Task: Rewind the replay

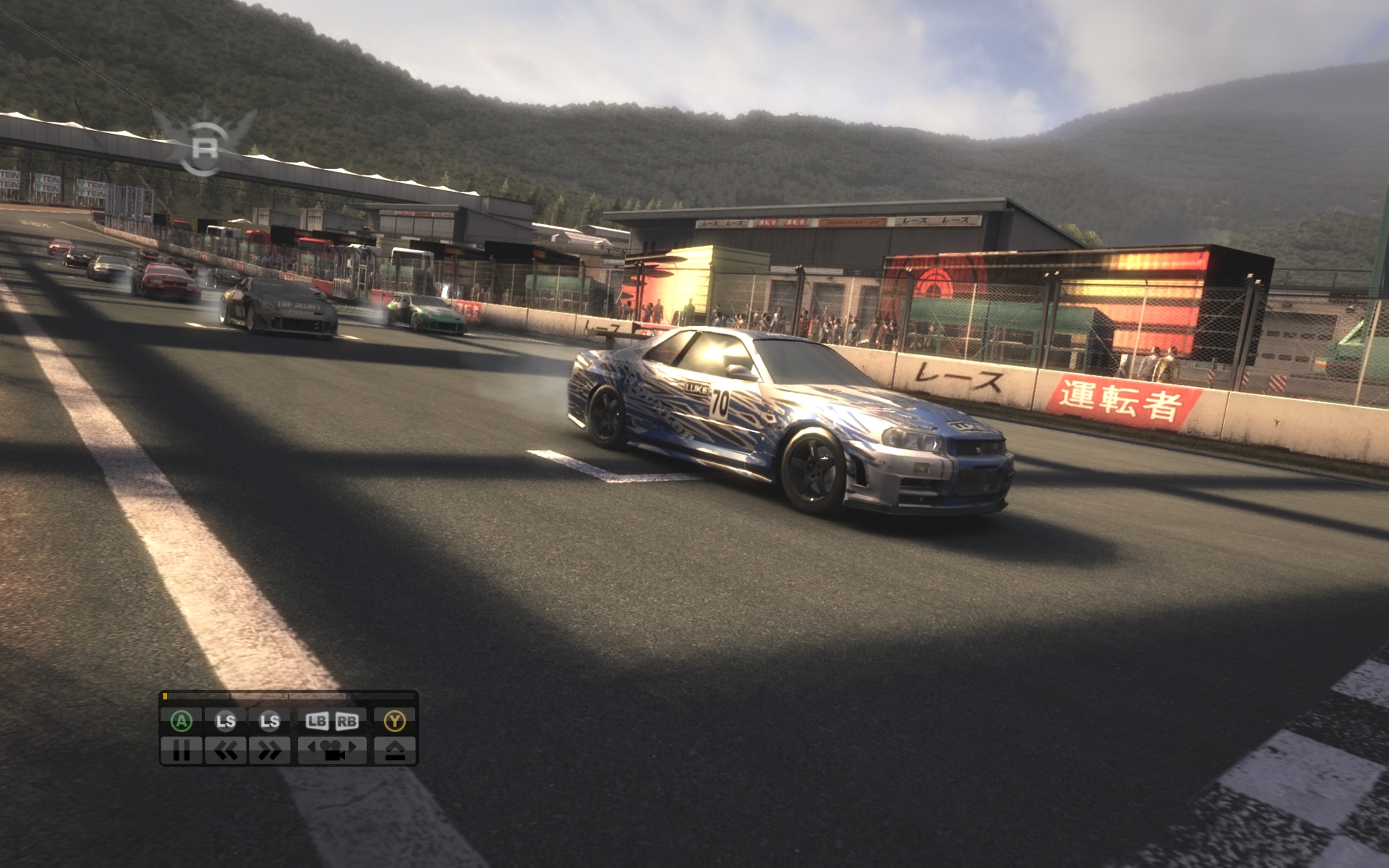Action: [x=226, y=751]
